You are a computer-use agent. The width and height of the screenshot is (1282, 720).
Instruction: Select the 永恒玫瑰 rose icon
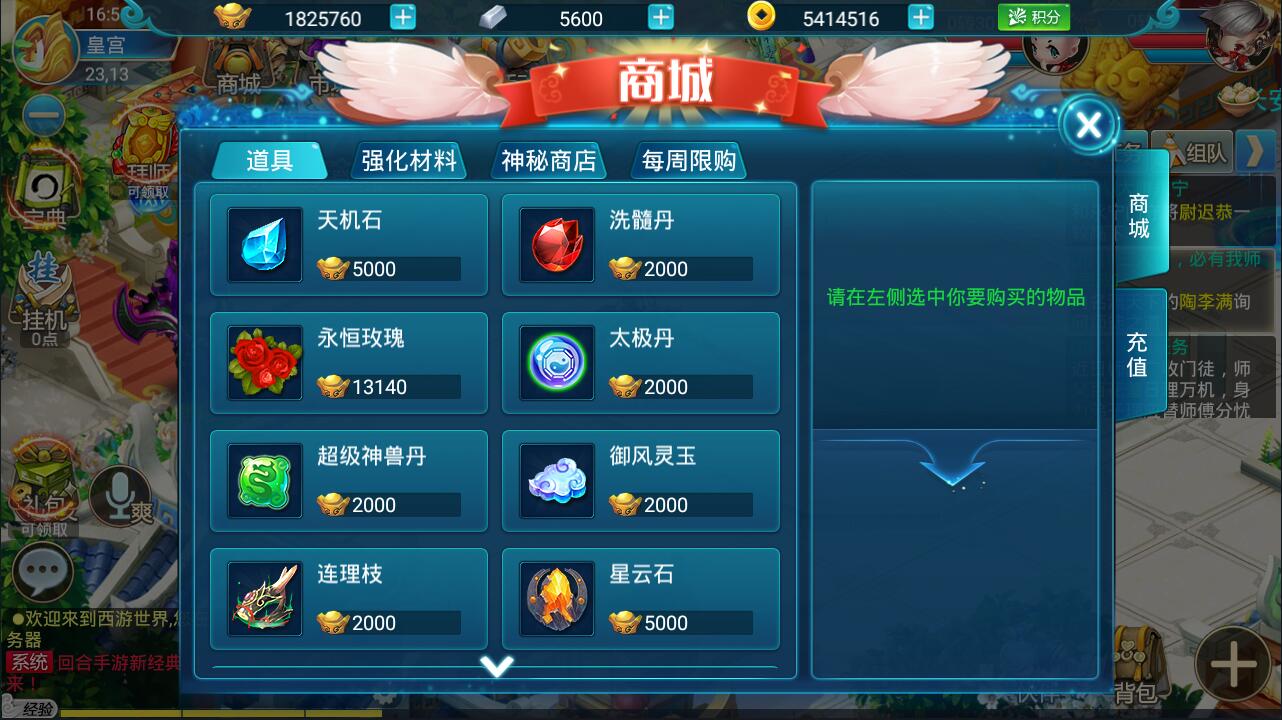[x=264, y=361]
